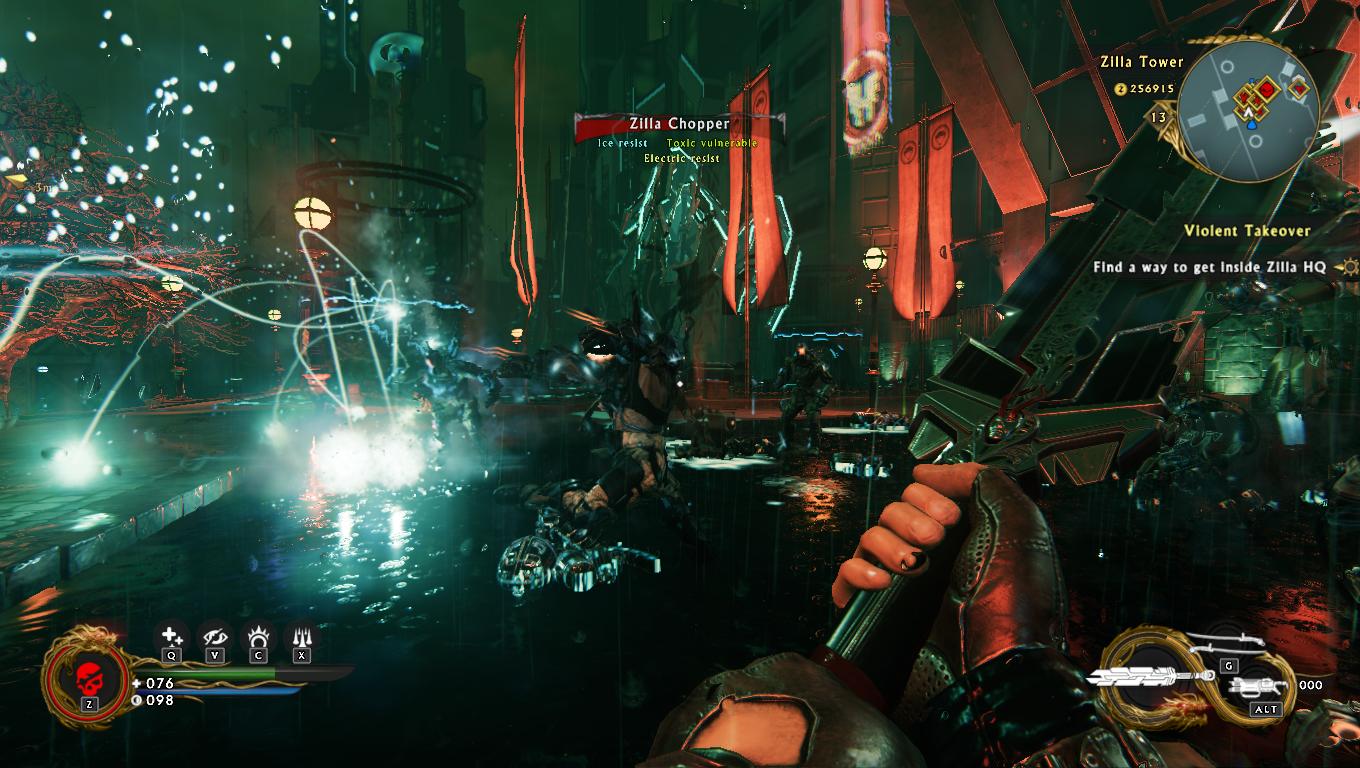Trigger the crossed-out eye vanish power

215,636
